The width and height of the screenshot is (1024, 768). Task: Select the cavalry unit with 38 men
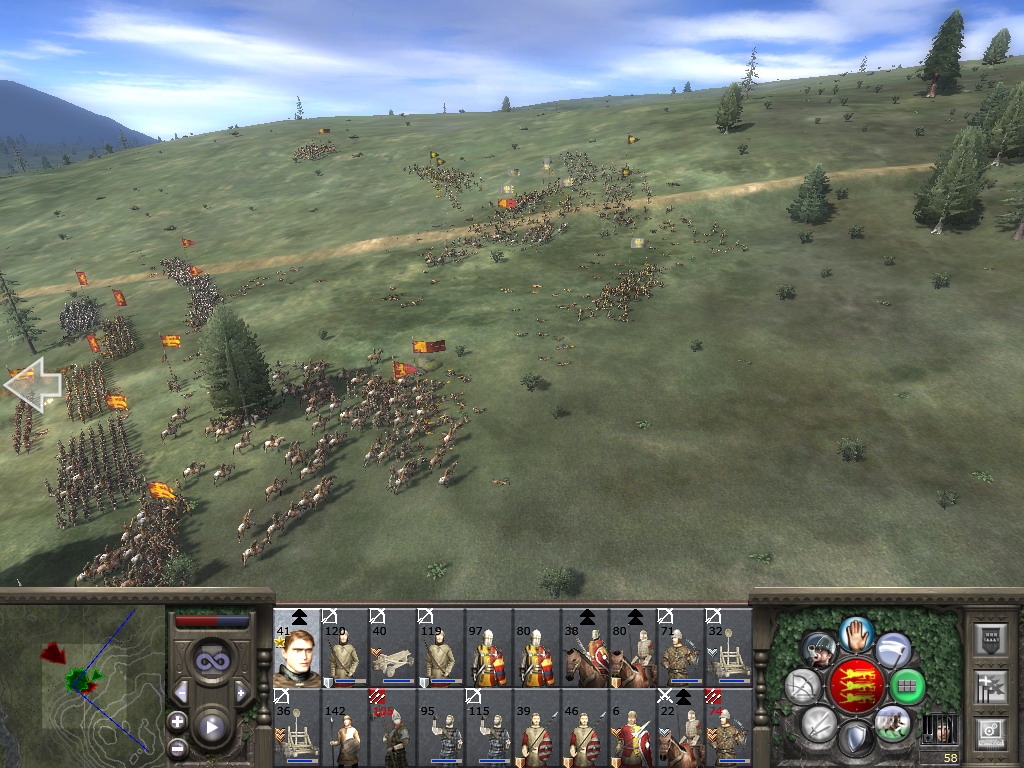[x=584, y=648]
